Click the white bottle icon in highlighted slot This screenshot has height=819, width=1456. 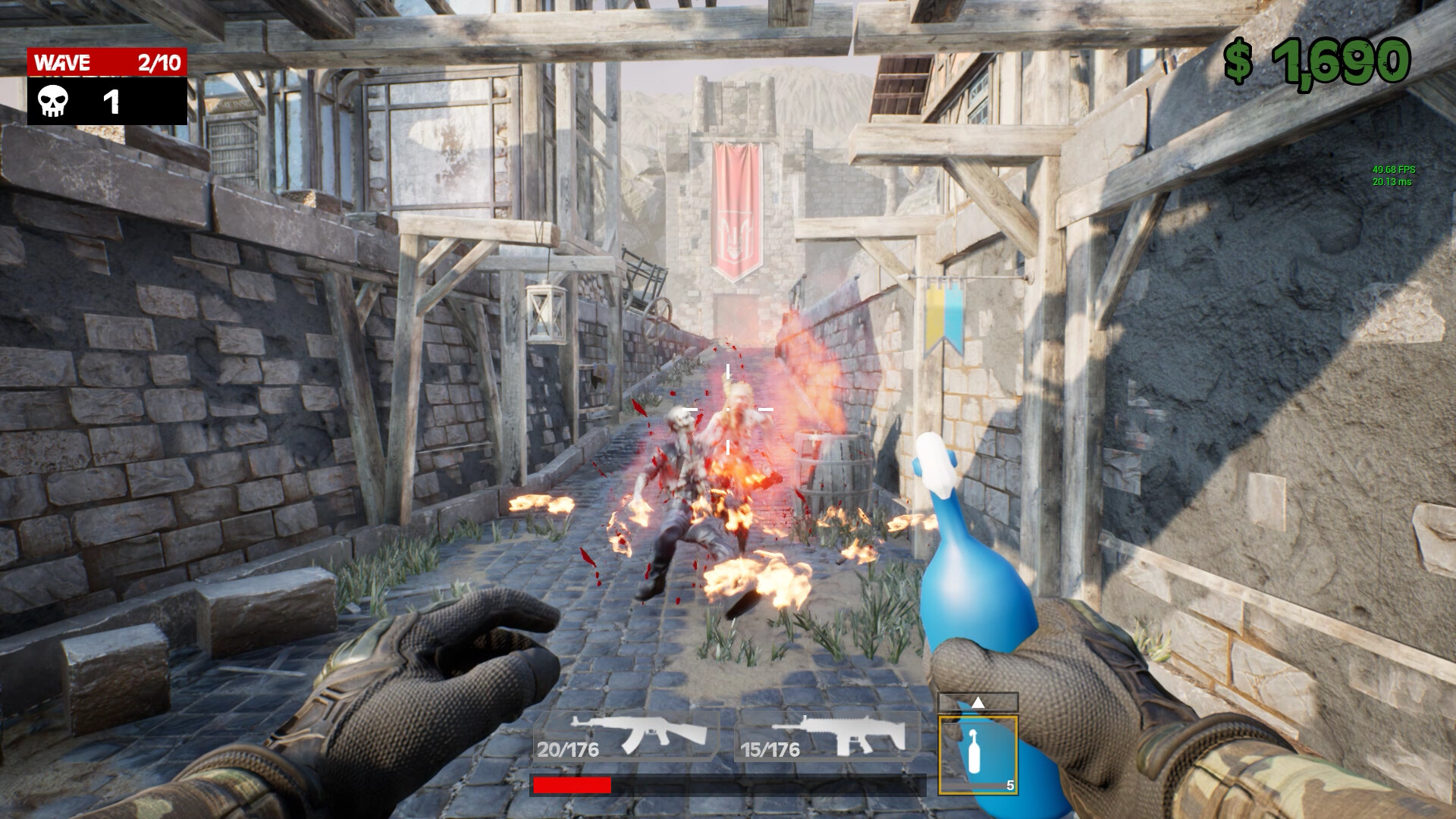(977, 751)
